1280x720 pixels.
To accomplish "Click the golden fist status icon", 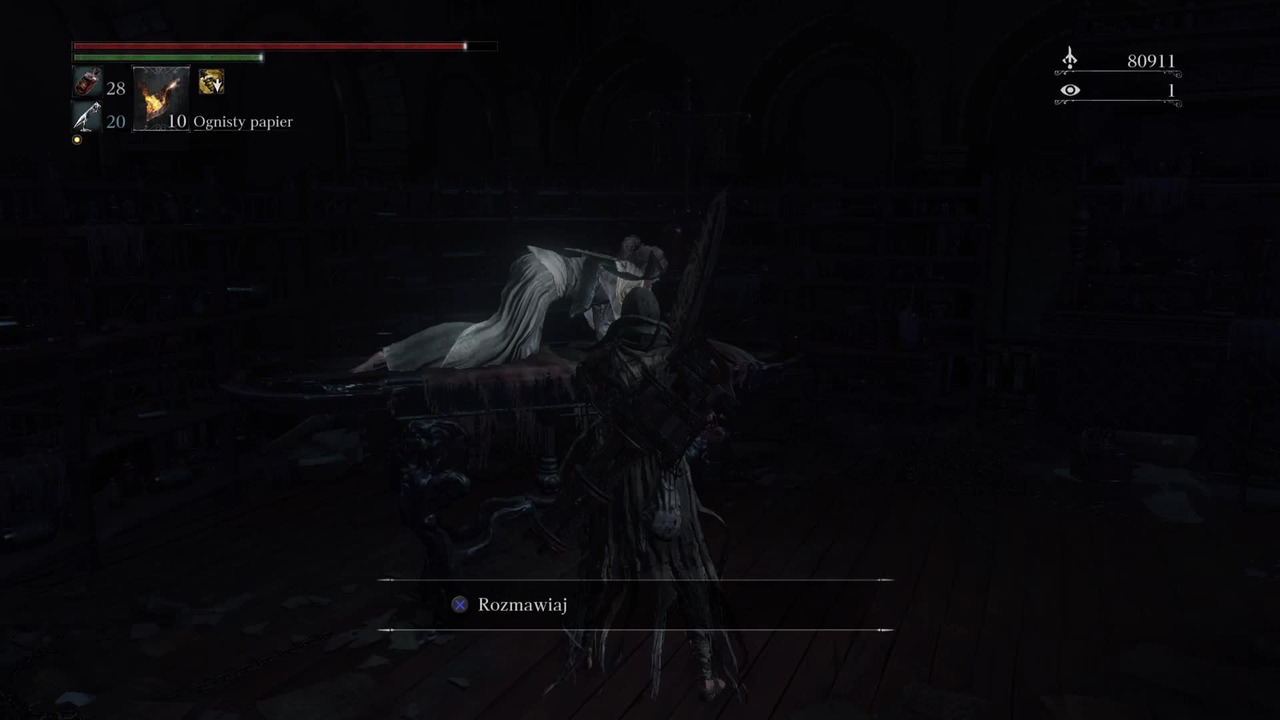I will point(211,83).
